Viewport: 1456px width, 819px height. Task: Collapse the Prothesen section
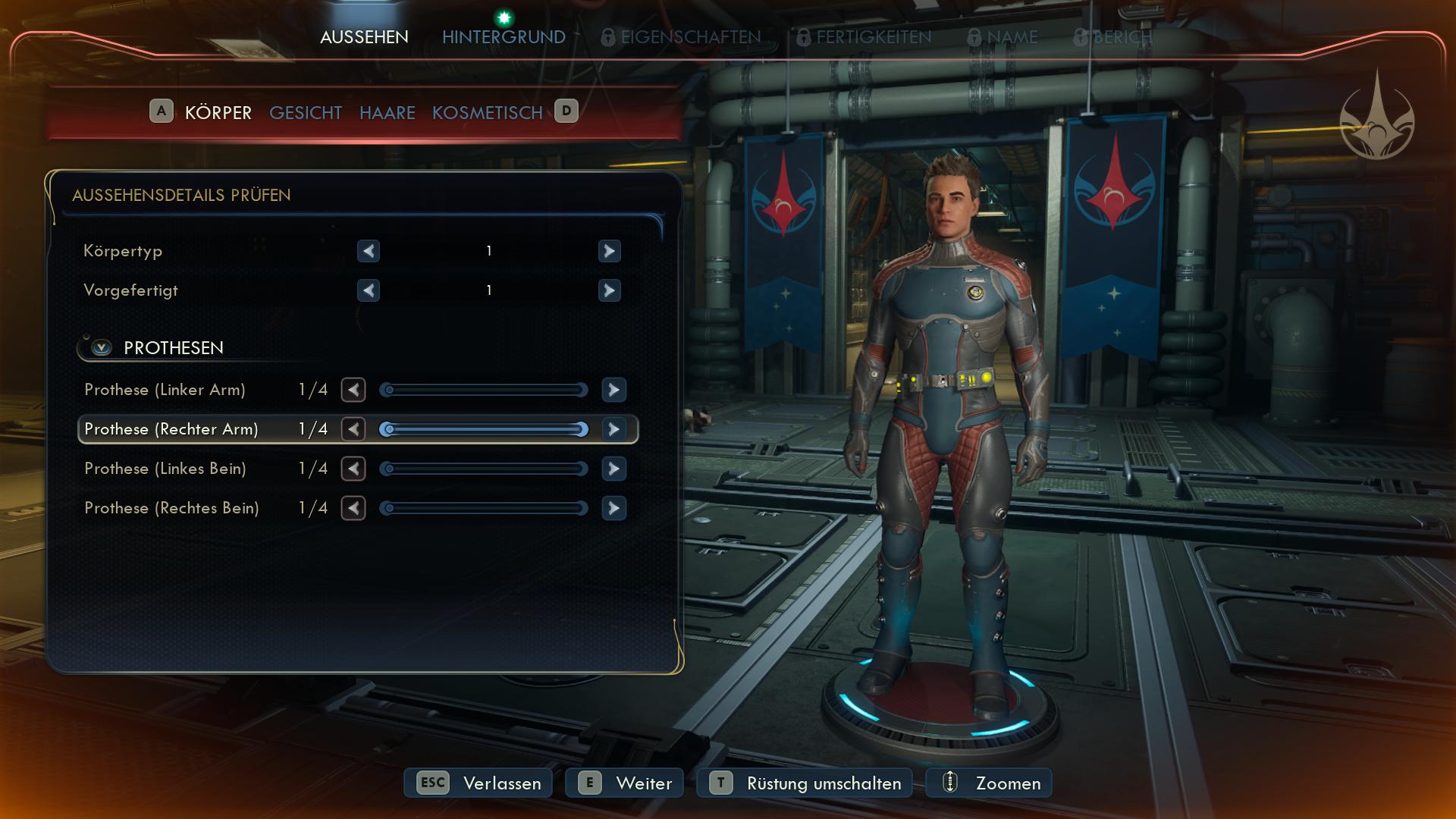[x=102, y=348]
